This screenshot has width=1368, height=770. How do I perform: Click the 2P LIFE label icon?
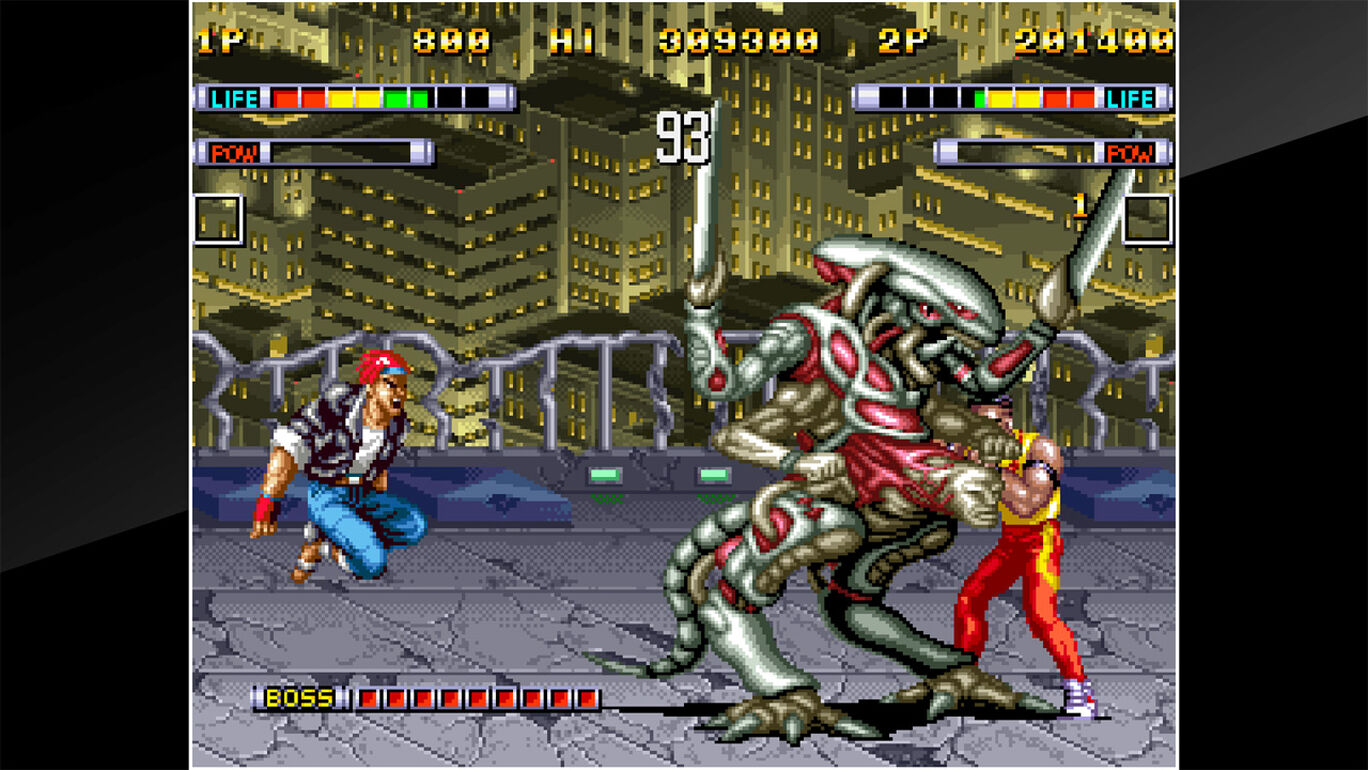(x=1130, y=97)
